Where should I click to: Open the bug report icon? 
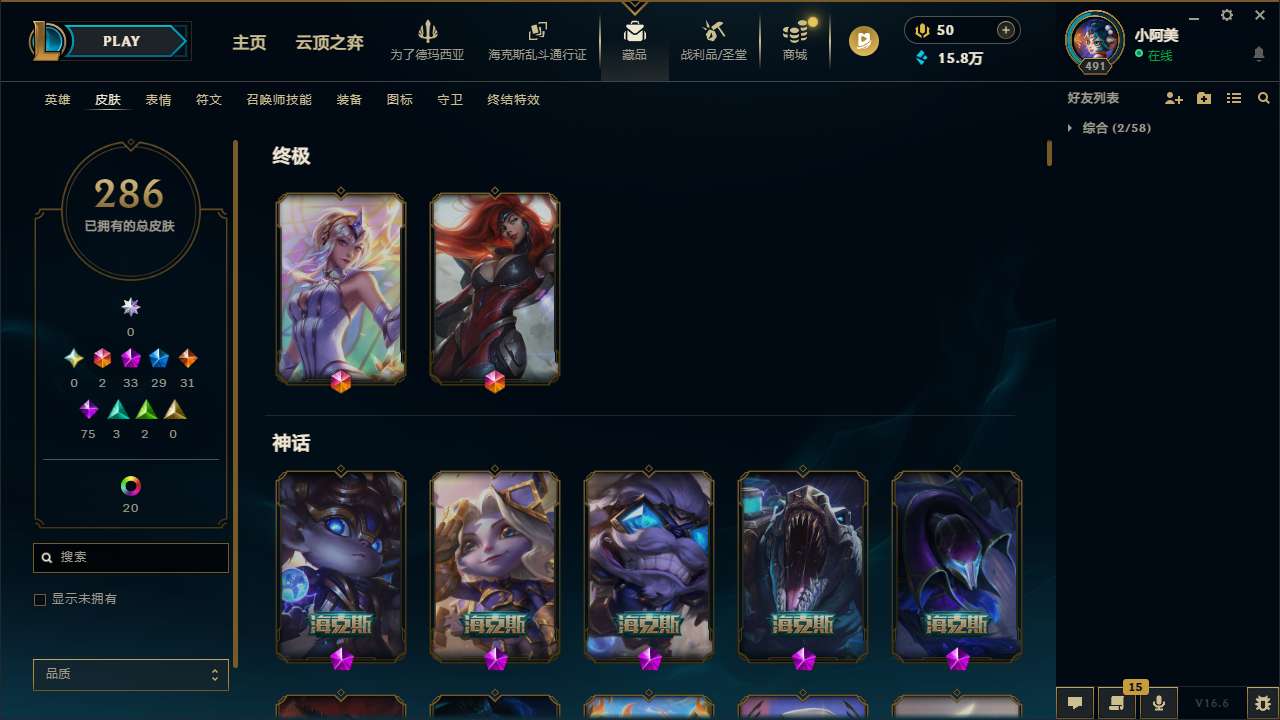1258,702
